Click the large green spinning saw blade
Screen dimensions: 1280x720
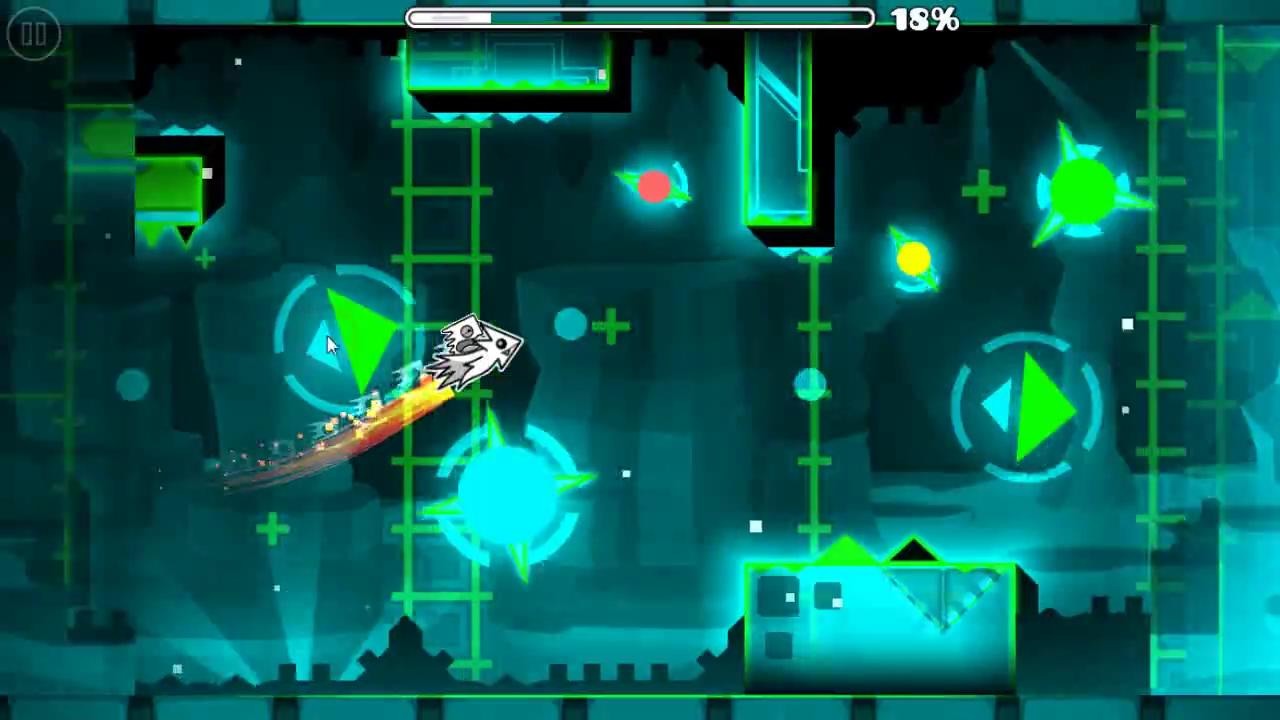click(1083, 190)
